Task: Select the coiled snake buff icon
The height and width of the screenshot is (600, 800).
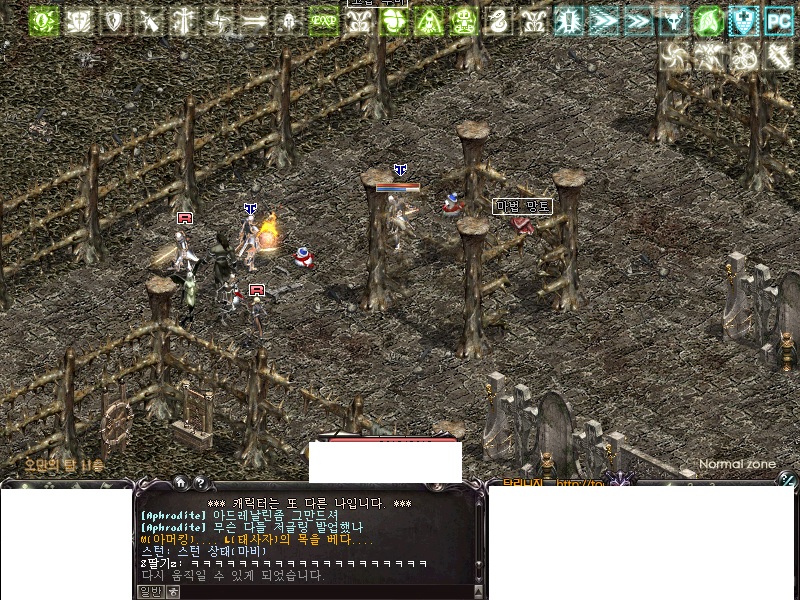Action: point(498,20)
